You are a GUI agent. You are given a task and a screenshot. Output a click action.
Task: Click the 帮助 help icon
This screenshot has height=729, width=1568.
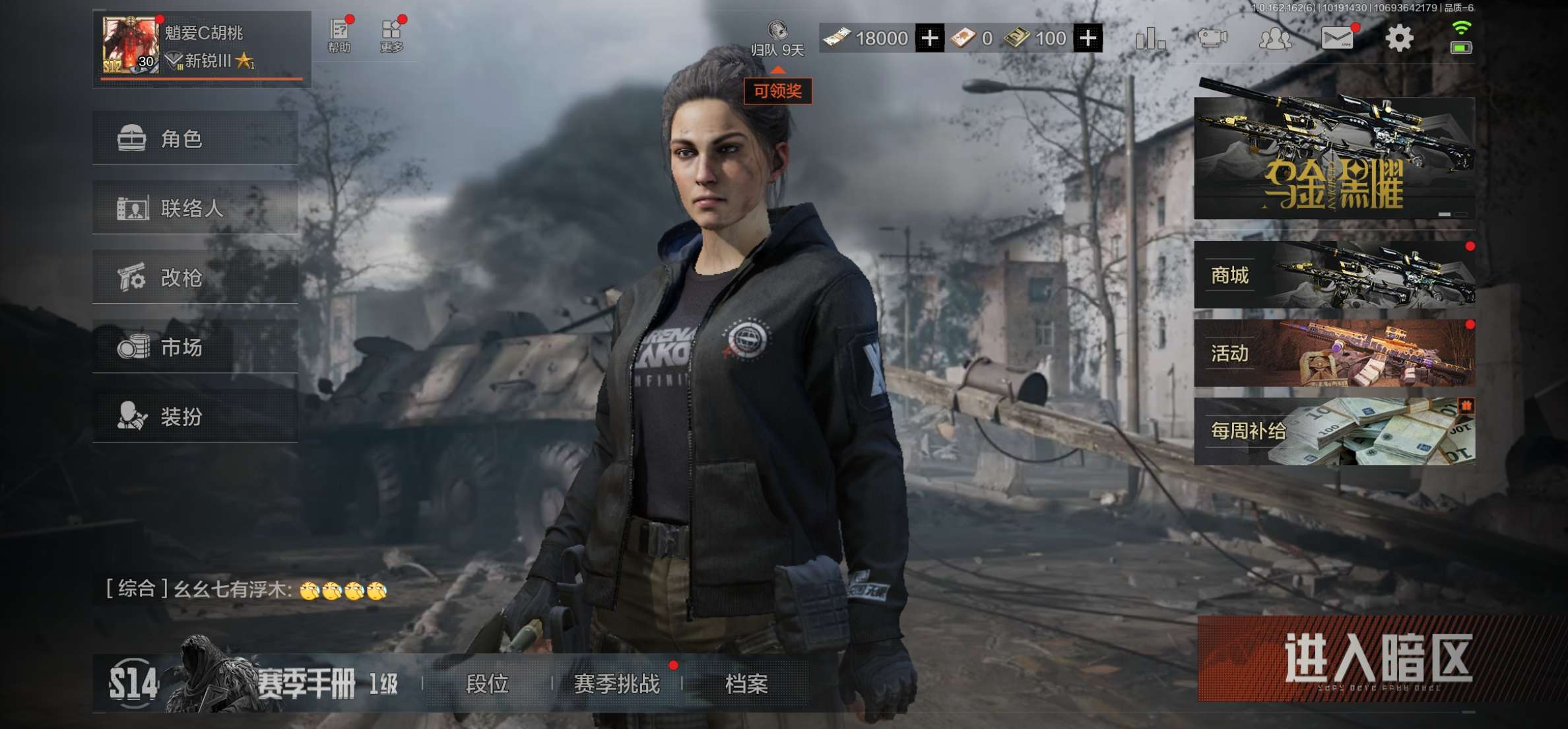point(339,36)
